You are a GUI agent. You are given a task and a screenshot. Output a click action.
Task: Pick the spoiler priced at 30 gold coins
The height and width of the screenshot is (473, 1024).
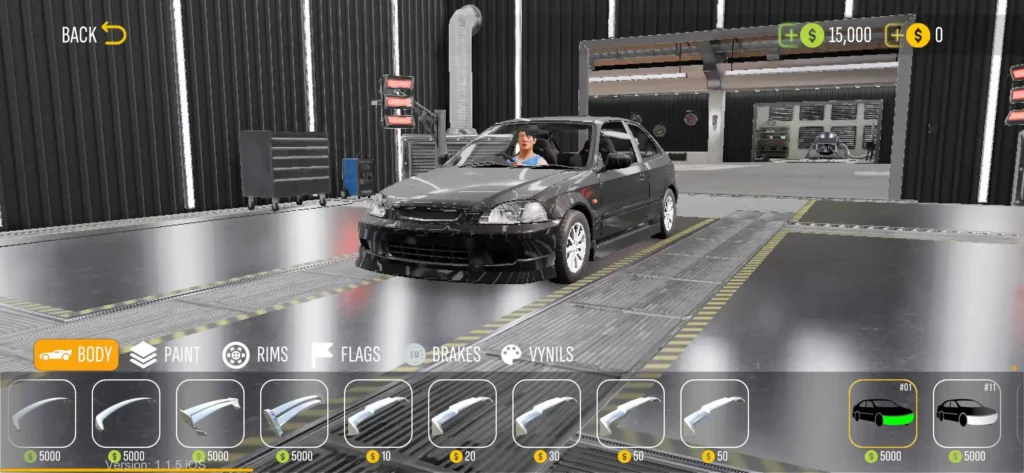(546, 413)
